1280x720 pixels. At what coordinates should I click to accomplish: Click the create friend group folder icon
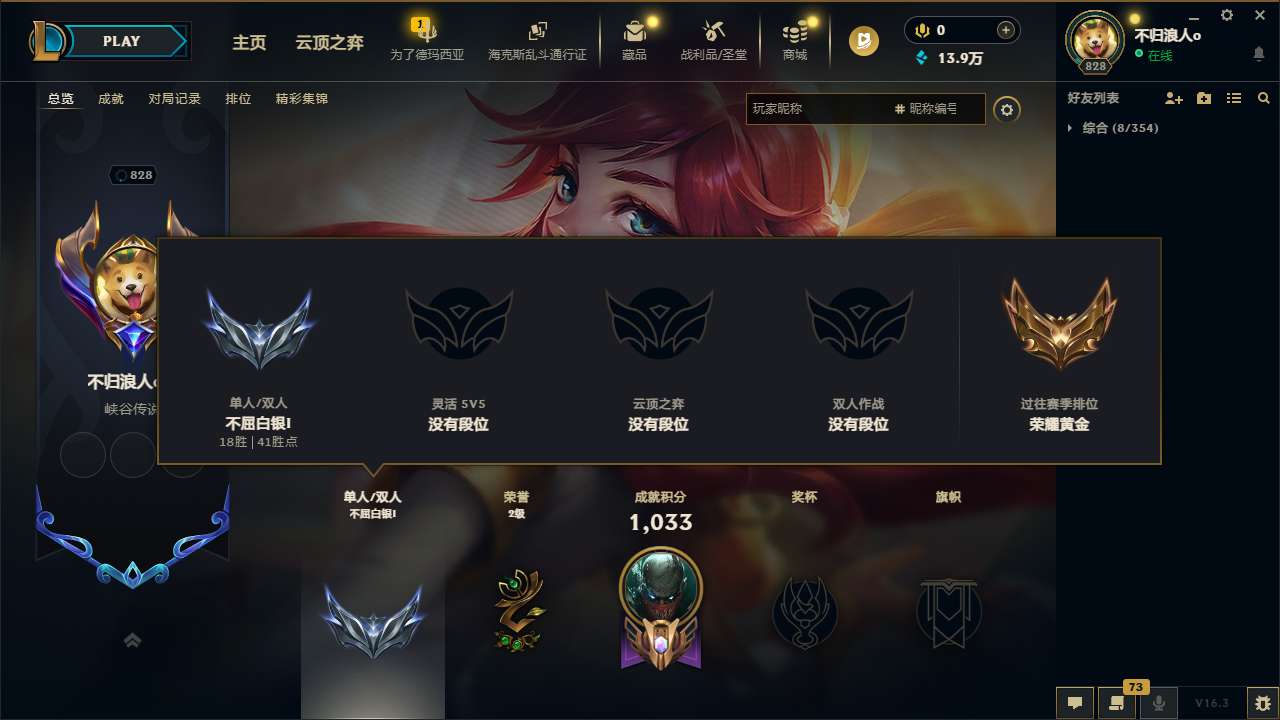click(x=1202, y=98)
